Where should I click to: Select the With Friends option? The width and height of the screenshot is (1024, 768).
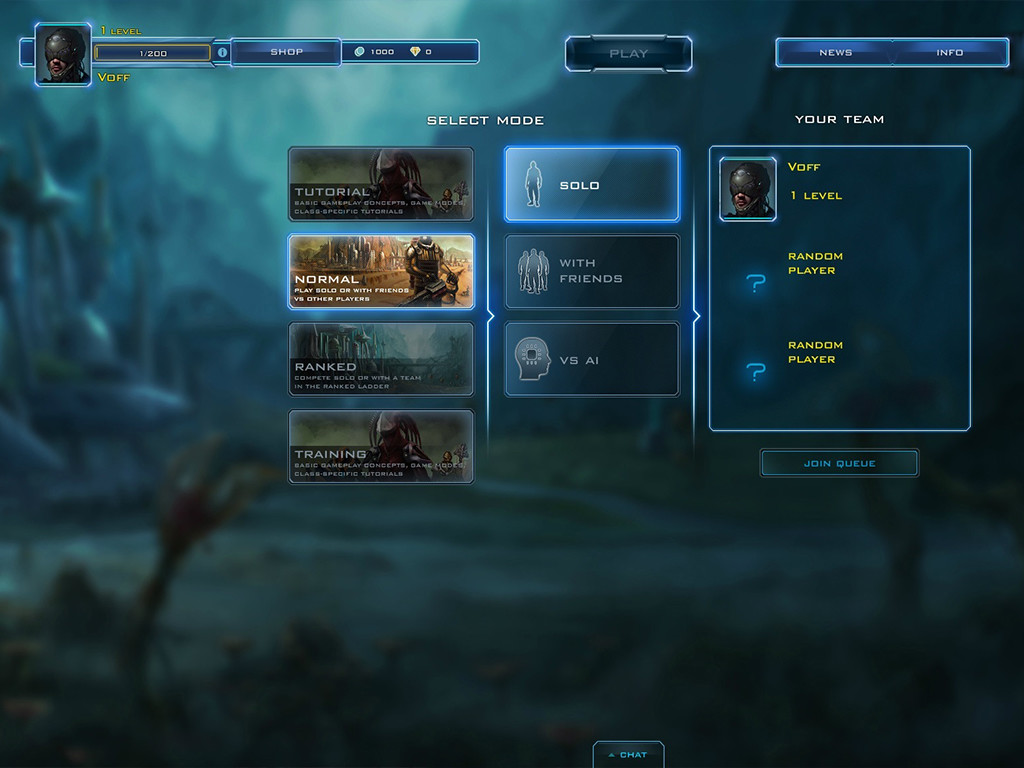click(592, 272)
